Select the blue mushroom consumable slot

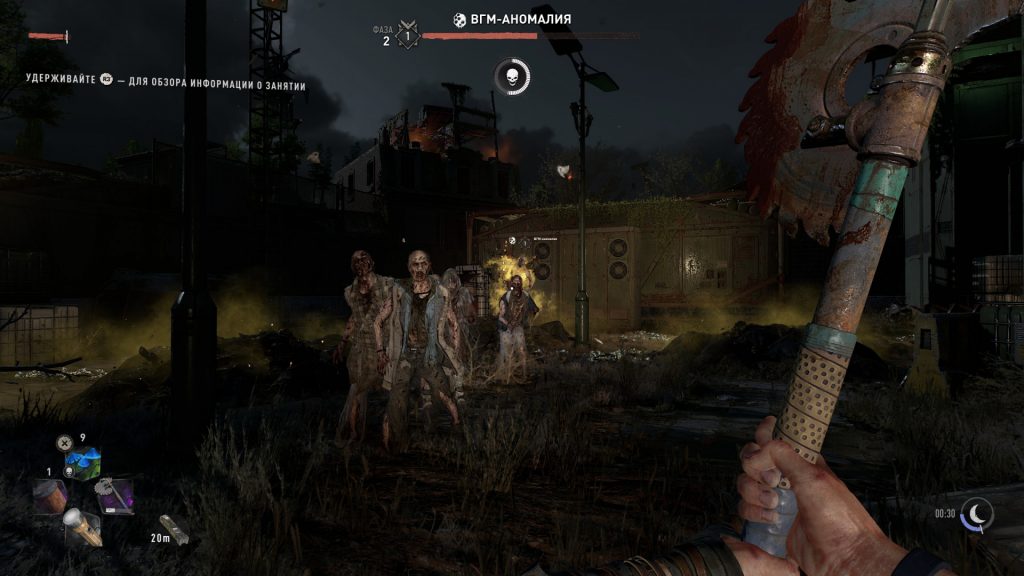point(83,464)
